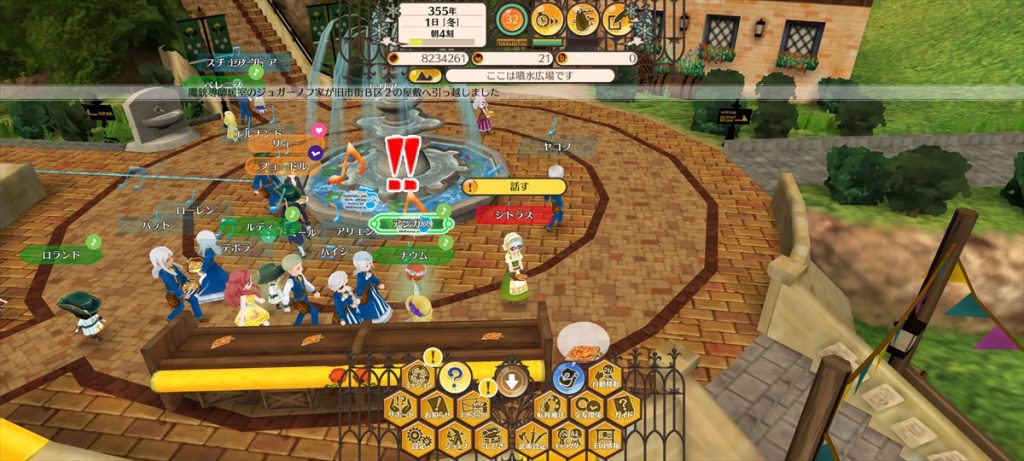The height and width of the screenshot is (461, 1024).
Task: Open the 転移魔法 teleport magic hexagon
Action: point(550,408)
